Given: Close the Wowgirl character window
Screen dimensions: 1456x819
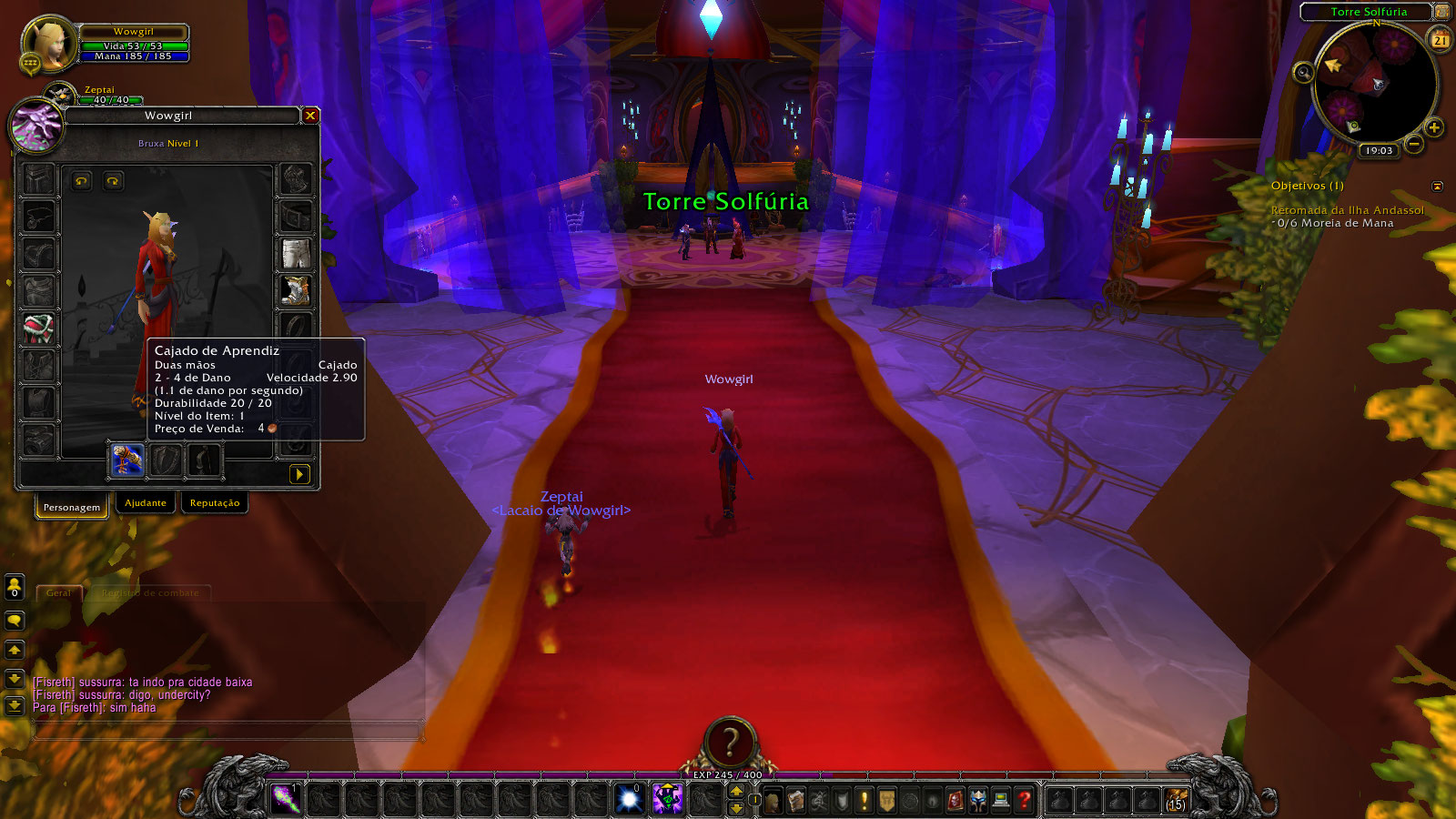Looking at the screenshot, I should pyautogui.click(x=310, y=116).
